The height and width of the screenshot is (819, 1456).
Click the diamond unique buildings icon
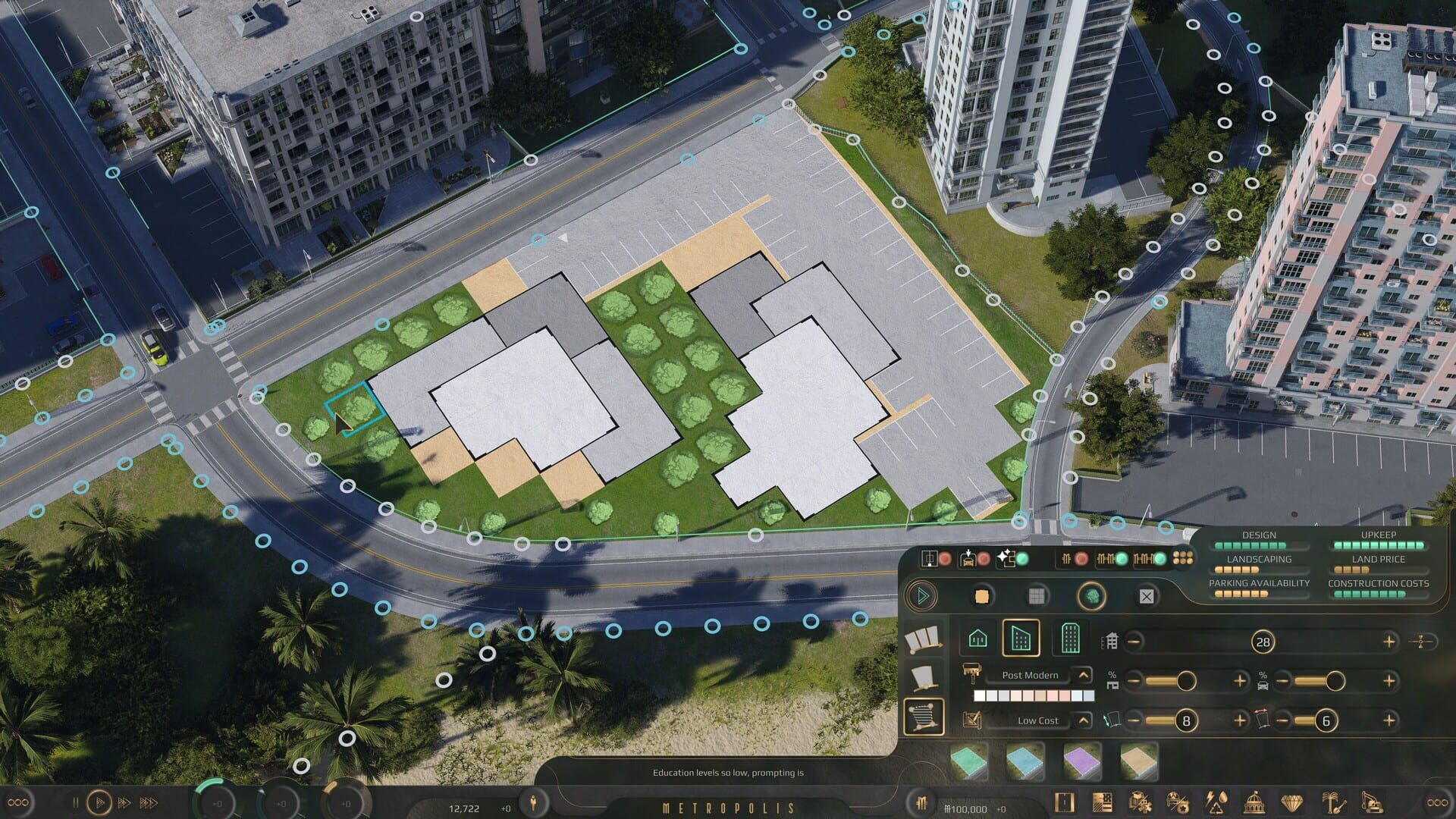pos(1291,800)
